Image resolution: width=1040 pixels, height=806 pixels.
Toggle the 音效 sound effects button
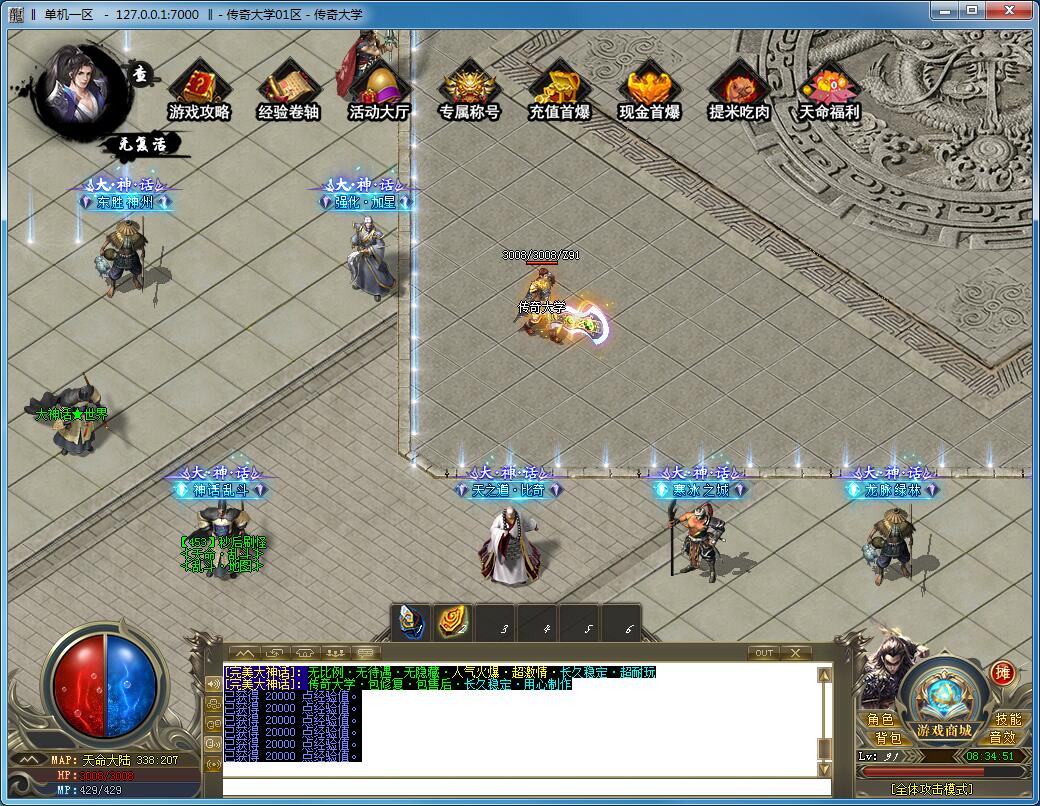pos(1002,738)
